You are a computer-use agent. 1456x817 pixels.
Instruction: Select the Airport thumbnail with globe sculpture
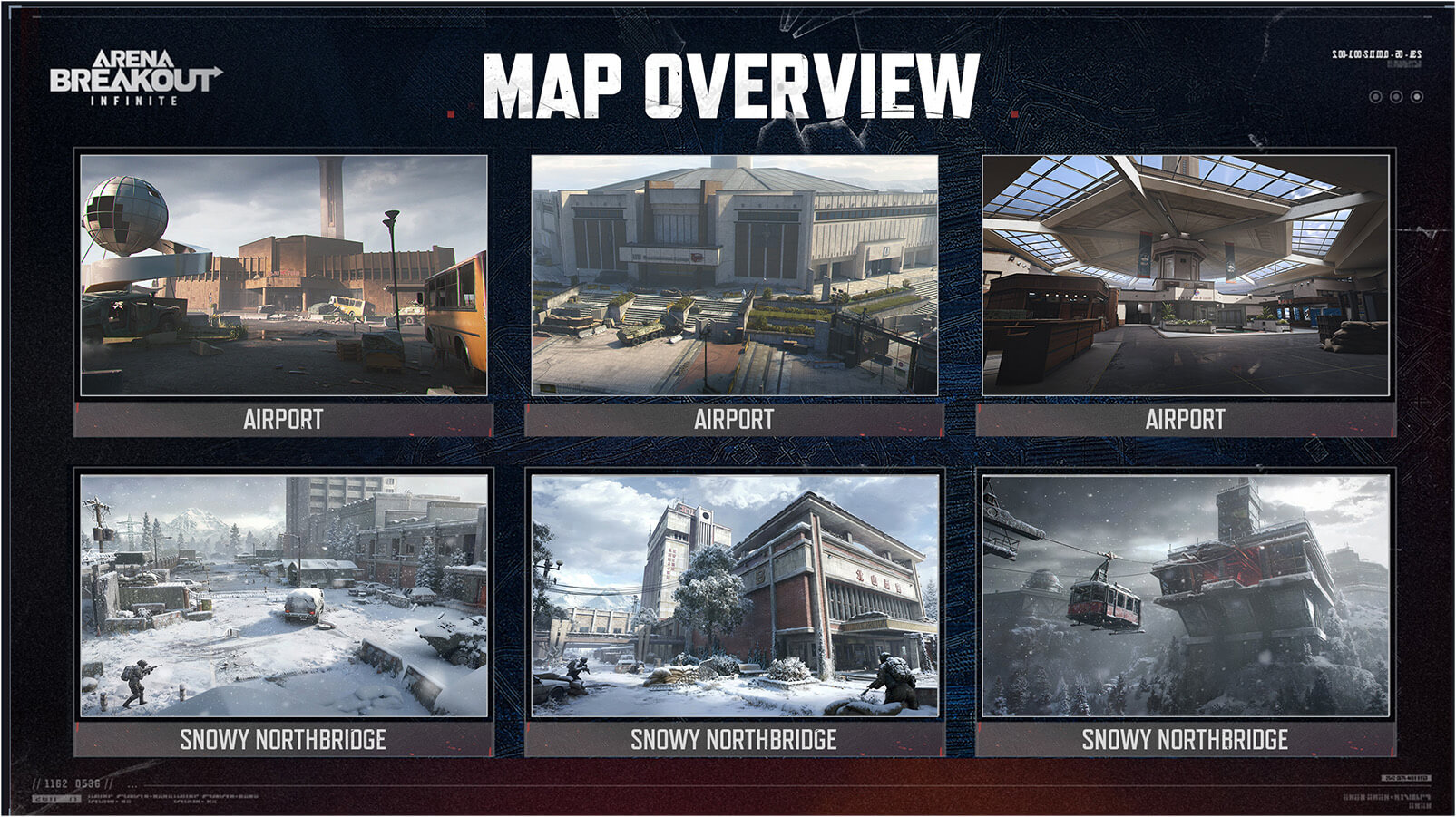coord(283,275)
